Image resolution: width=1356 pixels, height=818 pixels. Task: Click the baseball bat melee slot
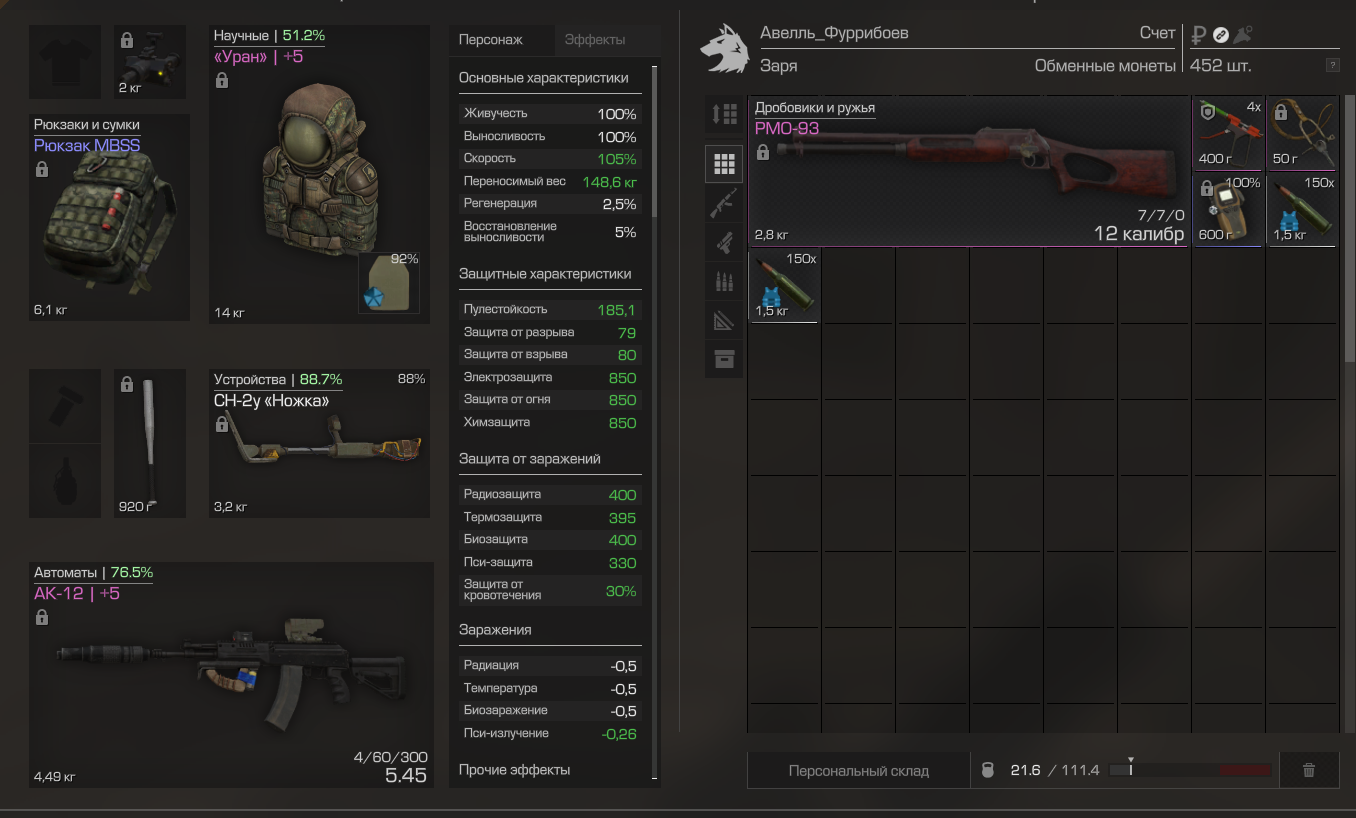tap(149, 444)
